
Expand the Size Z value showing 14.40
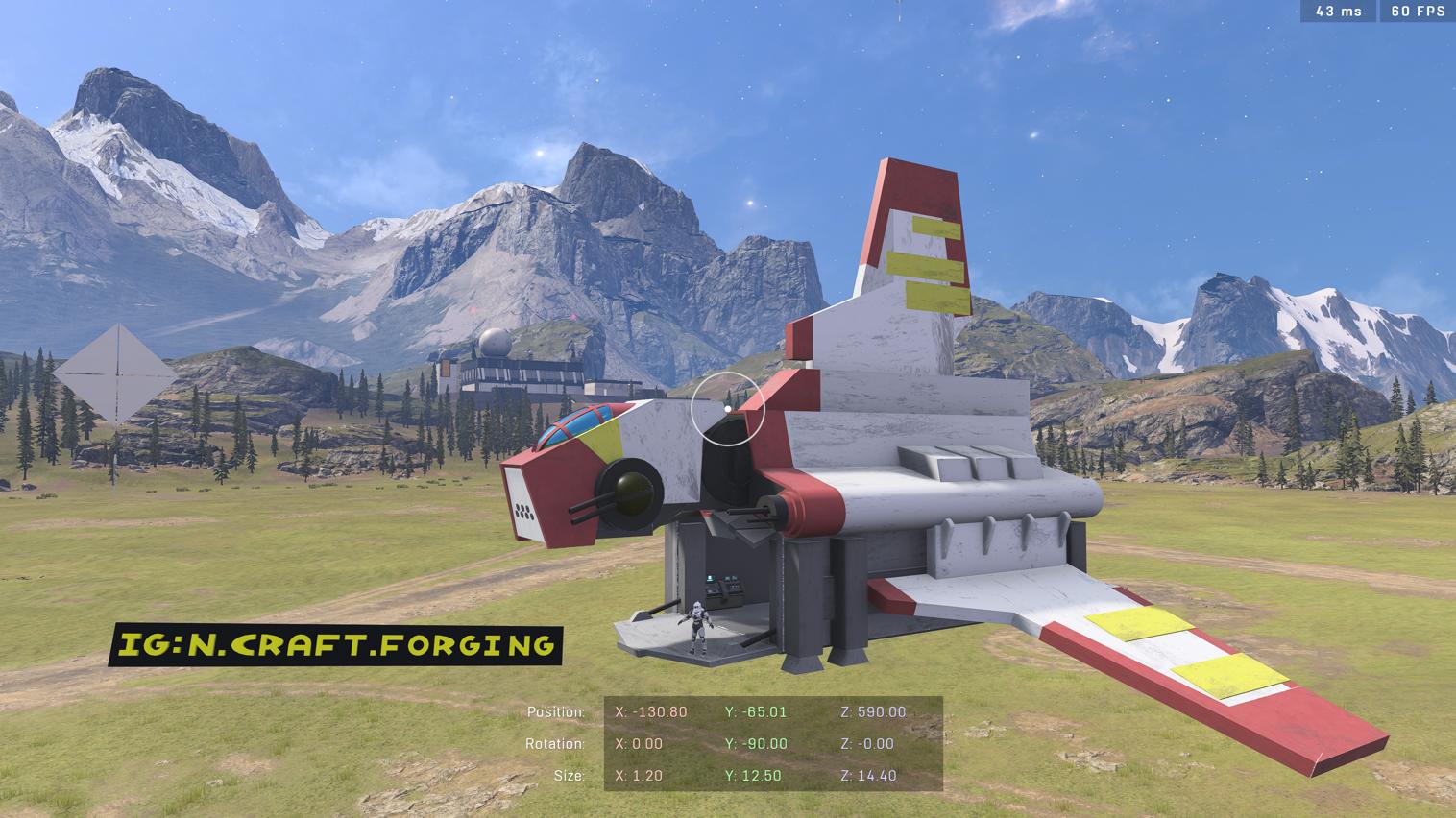tap(868, 775)
